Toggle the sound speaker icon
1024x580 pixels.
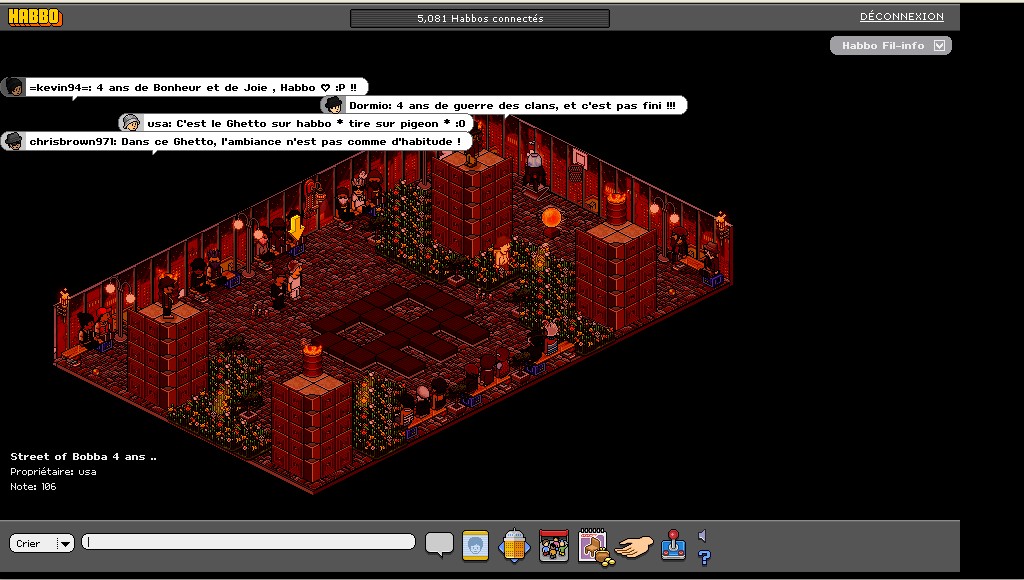click(x=703, y=536)
